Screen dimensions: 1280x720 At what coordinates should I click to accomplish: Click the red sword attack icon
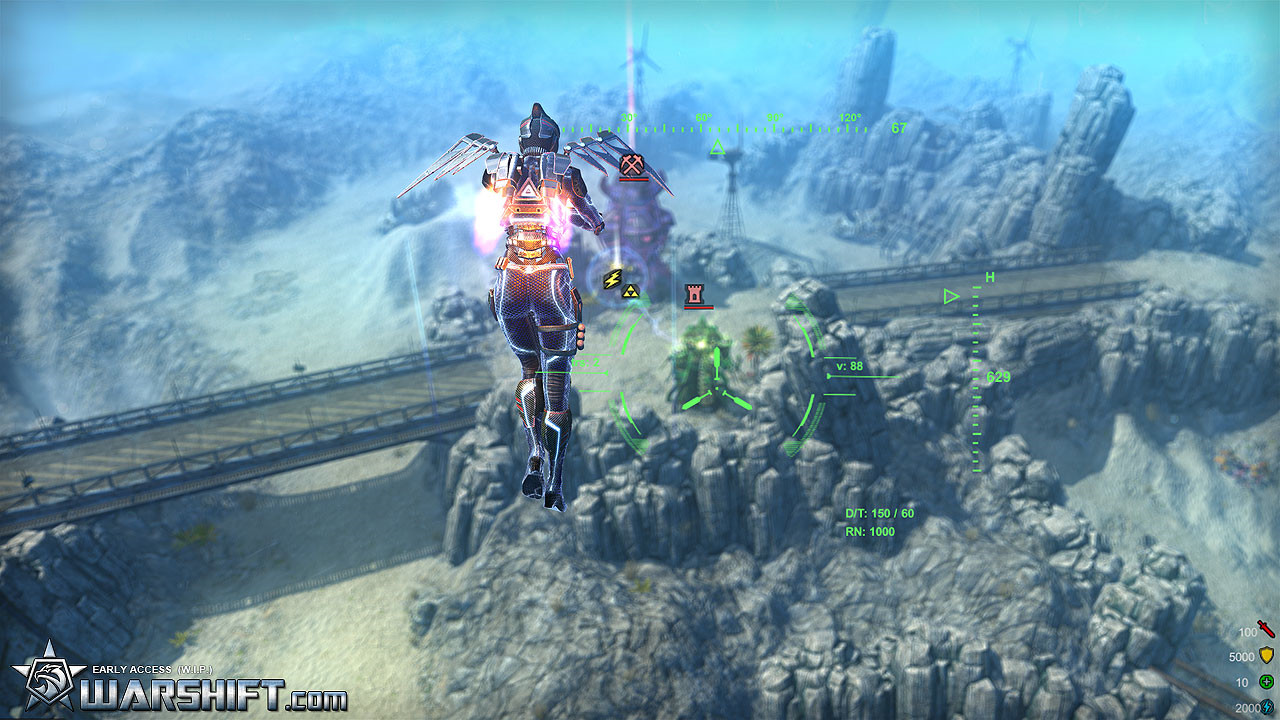(1266, 629)
